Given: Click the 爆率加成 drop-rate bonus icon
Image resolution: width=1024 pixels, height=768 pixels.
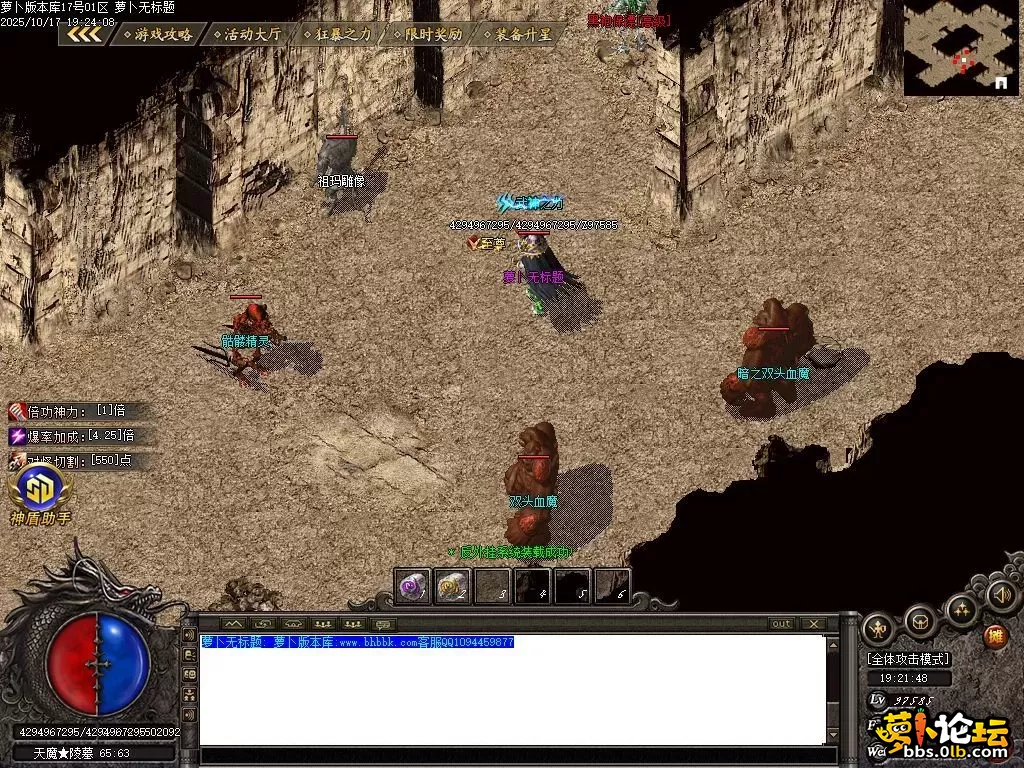Looking at the screenshot, I should (18, 436).
